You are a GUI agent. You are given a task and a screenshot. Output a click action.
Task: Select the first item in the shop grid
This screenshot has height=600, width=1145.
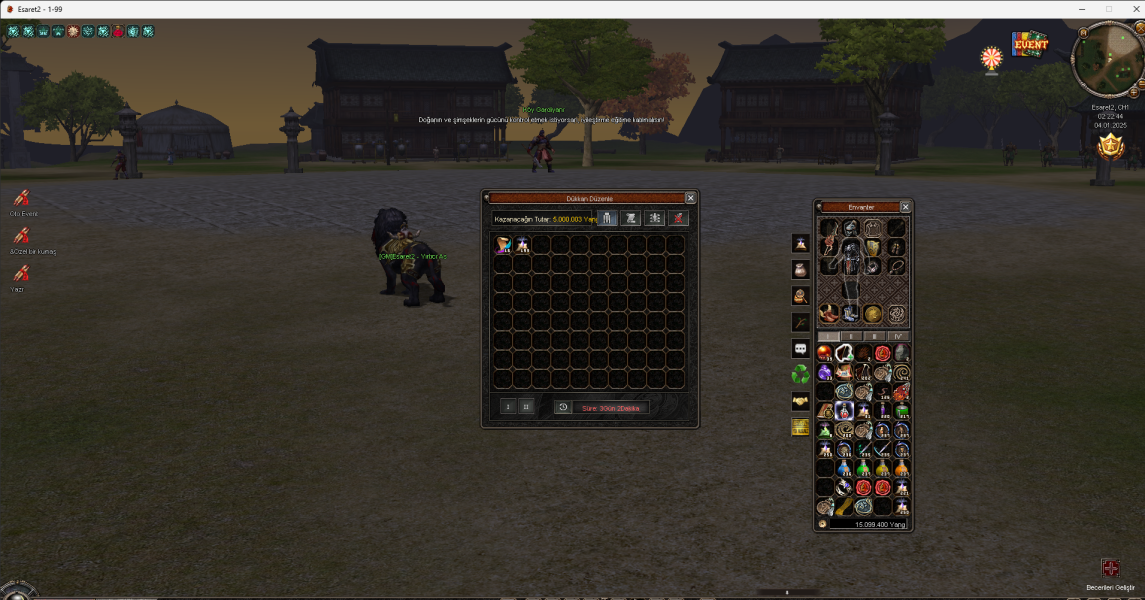point(502,245)
